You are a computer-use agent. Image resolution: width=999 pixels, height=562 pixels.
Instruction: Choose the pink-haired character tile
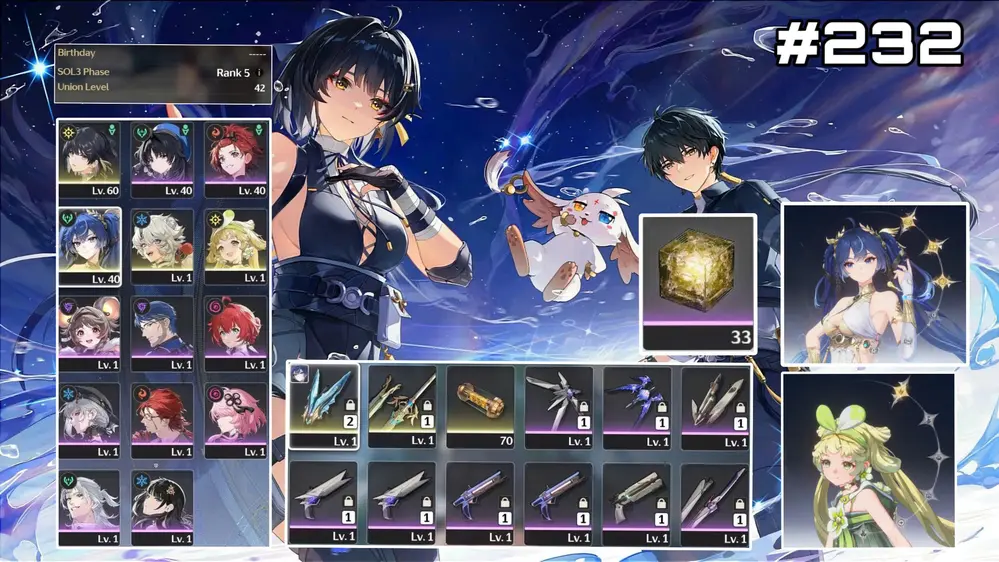click(x=236, y=420)
